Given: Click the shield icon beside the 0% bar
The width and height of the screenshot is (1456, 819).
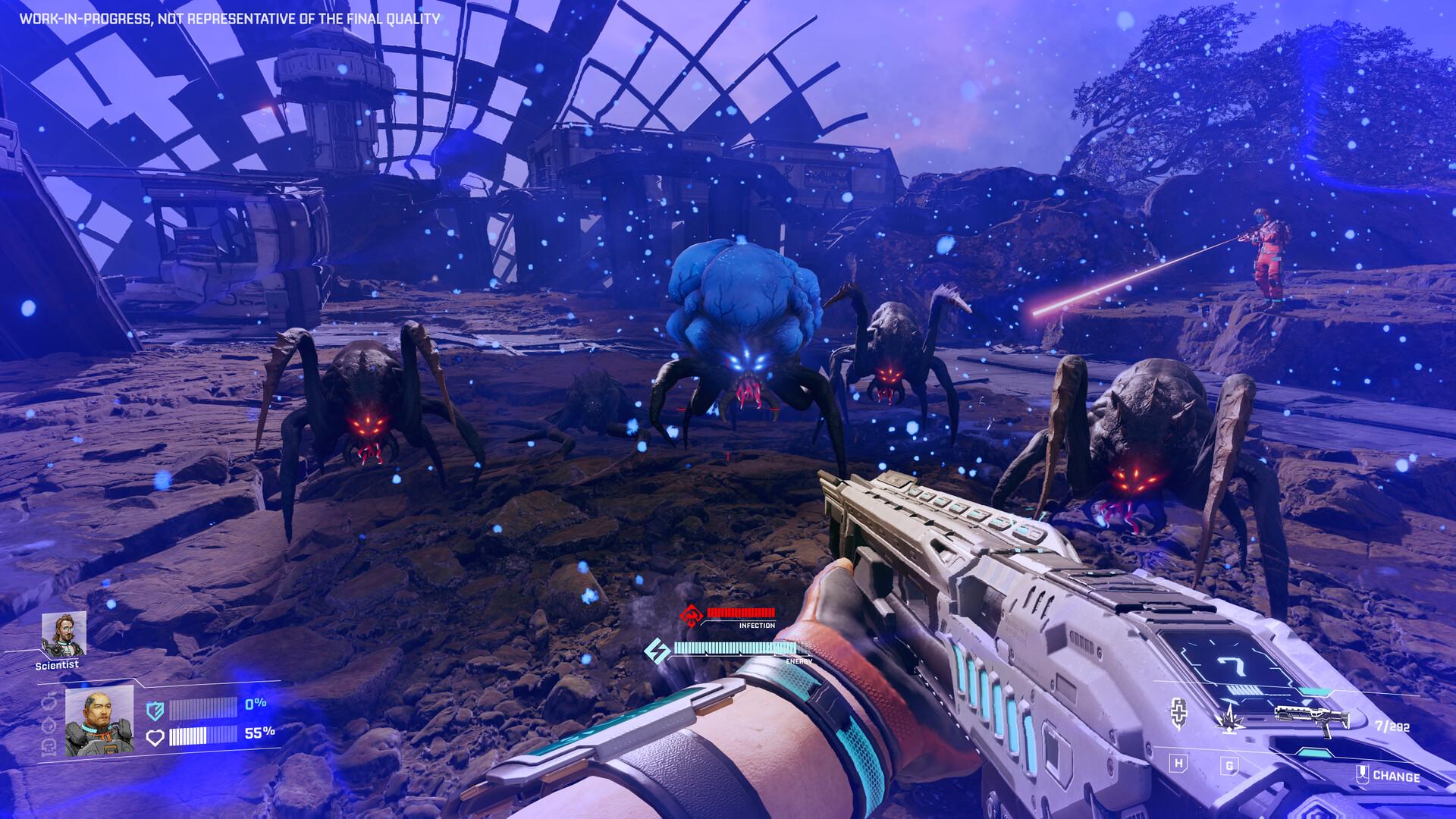Looking at the screenshot, I should 155,711.
